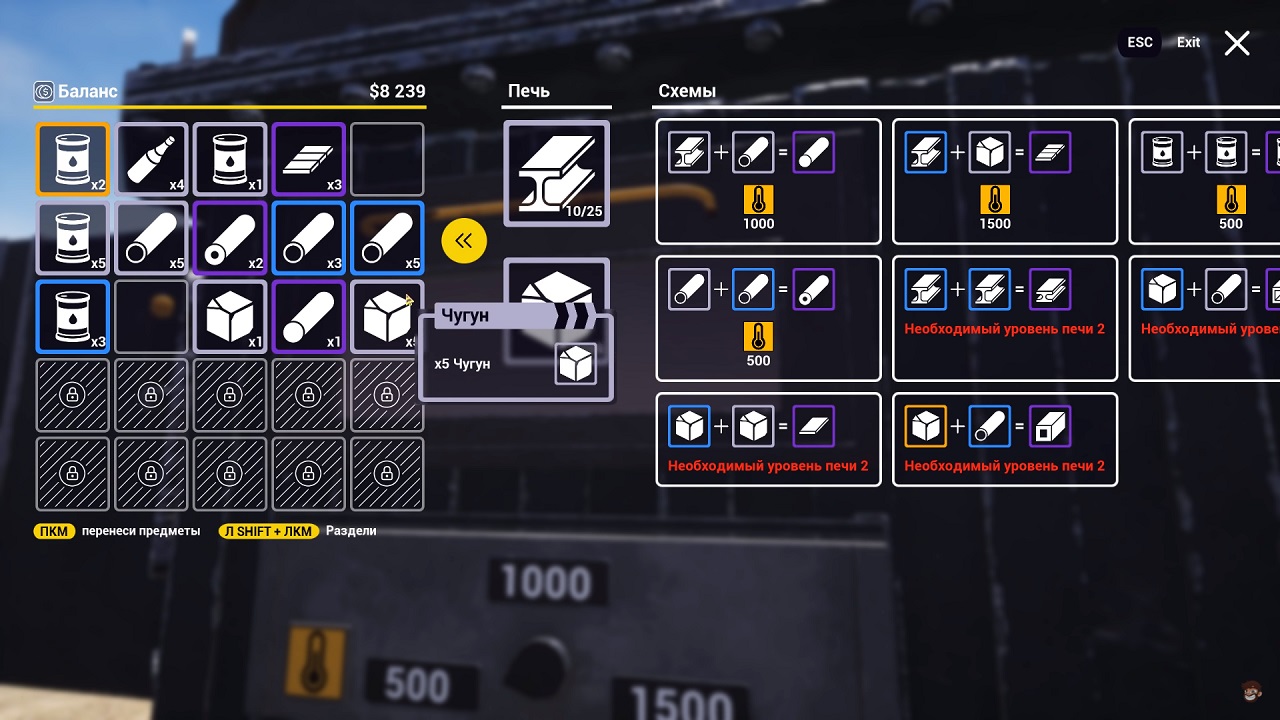Select the blue-bordered barrel slot with x3
1280x720 pixels.
click(x=72, y=316)
